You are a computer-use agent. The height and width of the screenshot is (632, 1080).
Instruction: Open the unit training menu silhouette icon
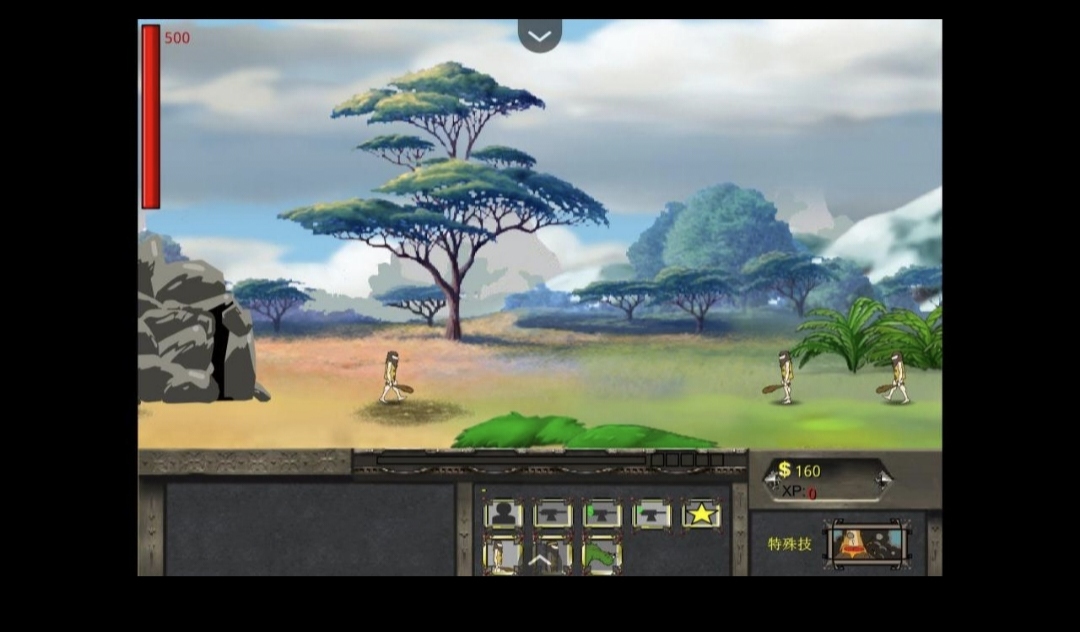tap(503, 514)
